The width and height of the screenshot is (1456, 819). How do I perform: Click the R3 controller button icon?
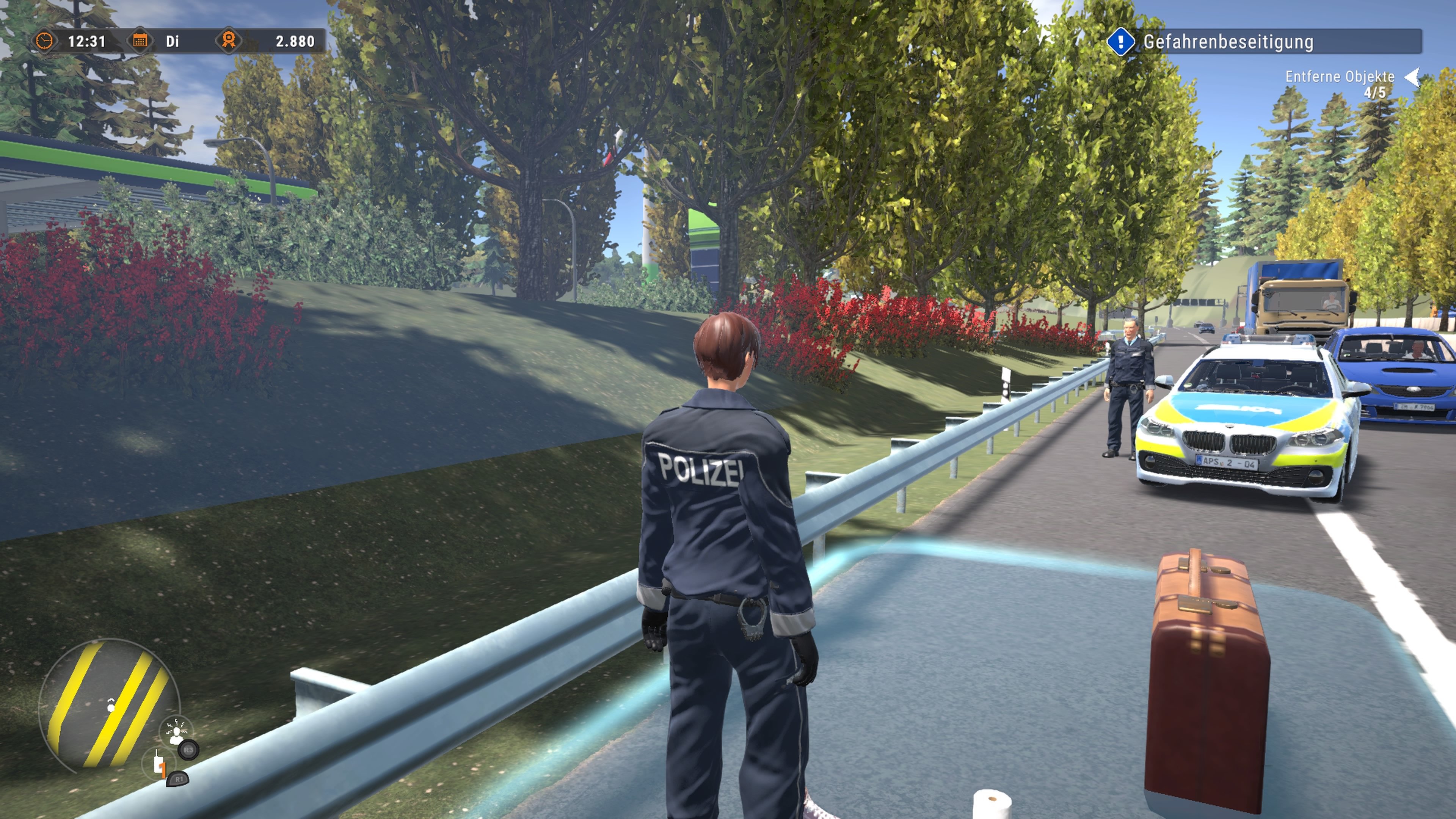pyautogui.click(x=189, y=751)
